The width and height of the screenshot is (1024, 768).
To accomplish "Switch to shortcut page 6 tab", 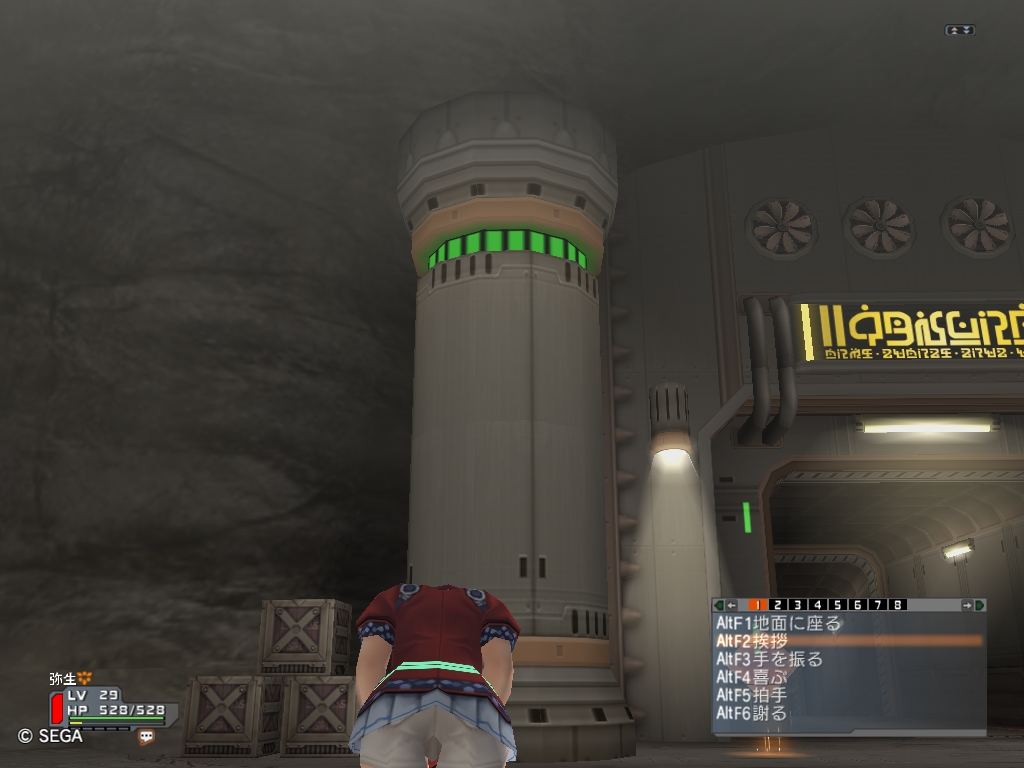I will [858, 605].
